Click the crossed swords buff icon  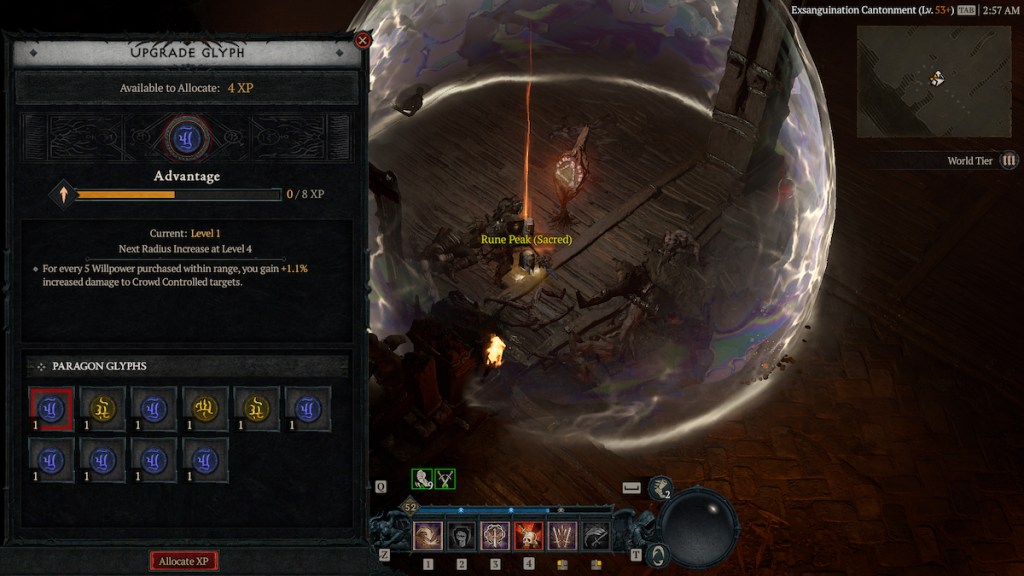point(445,479)
